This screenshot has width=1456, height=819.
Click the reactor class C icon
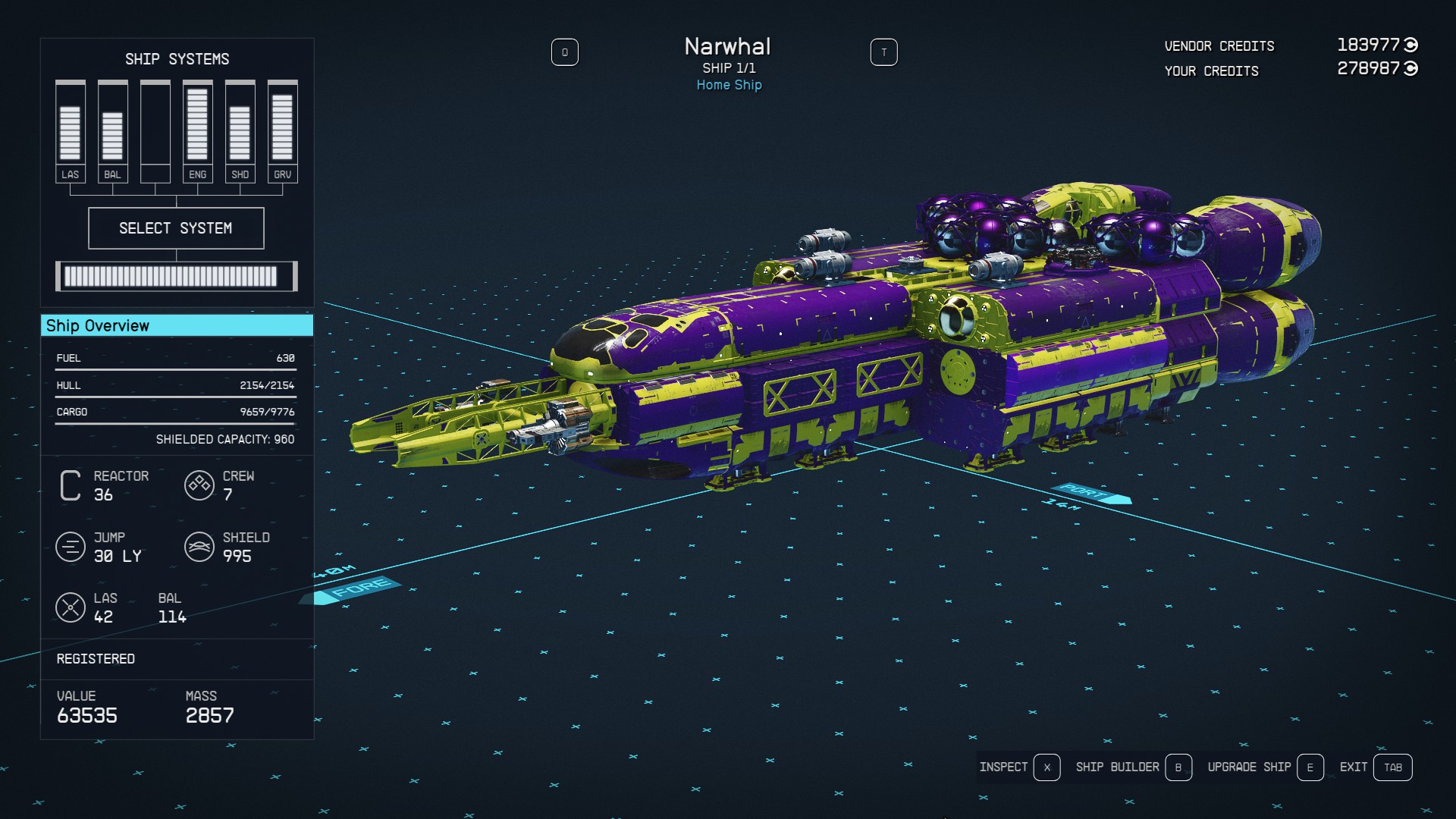click(x=69, y=486)
